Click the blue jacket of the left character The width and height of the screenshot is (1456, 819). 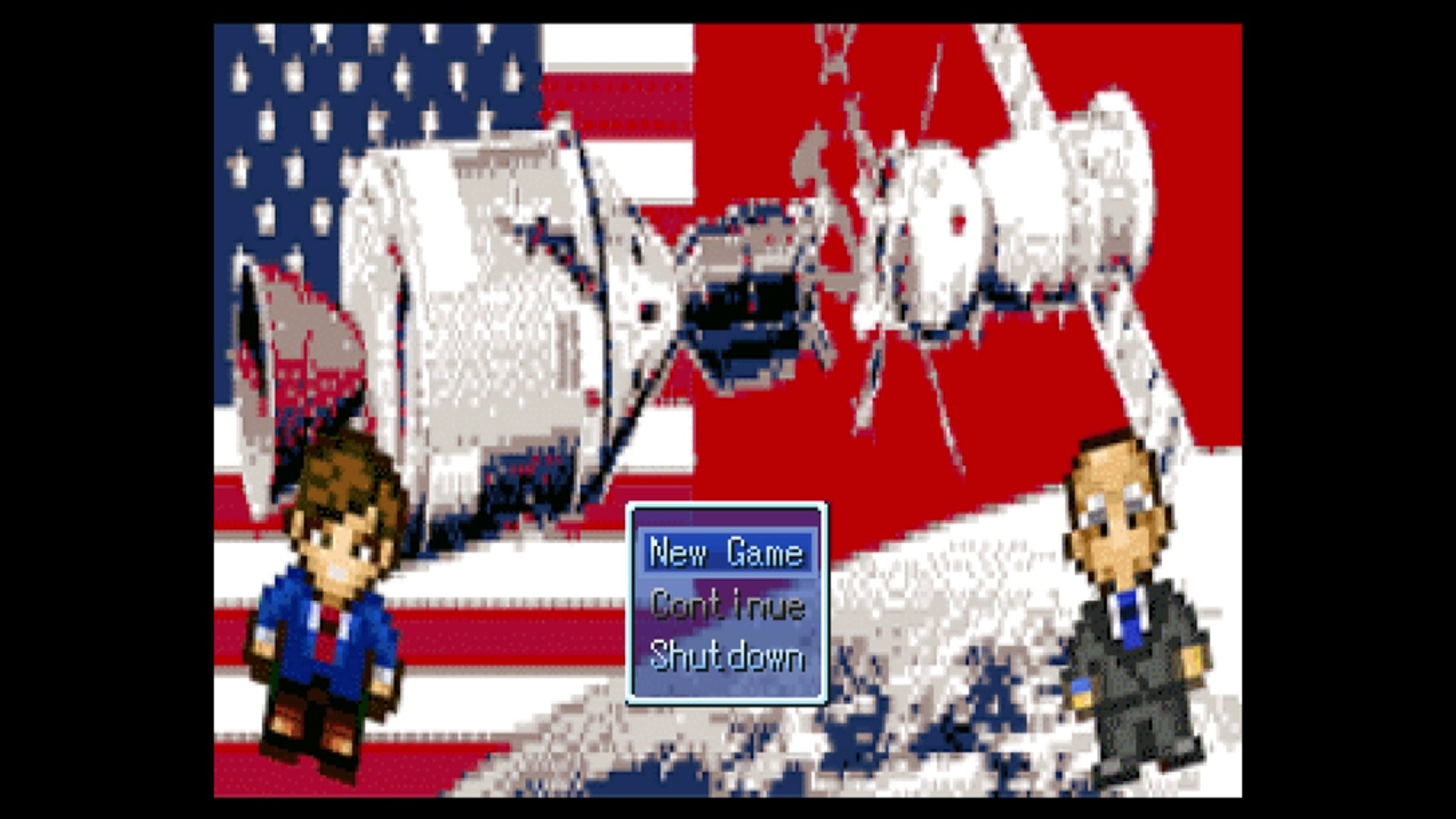coord(303,629)
